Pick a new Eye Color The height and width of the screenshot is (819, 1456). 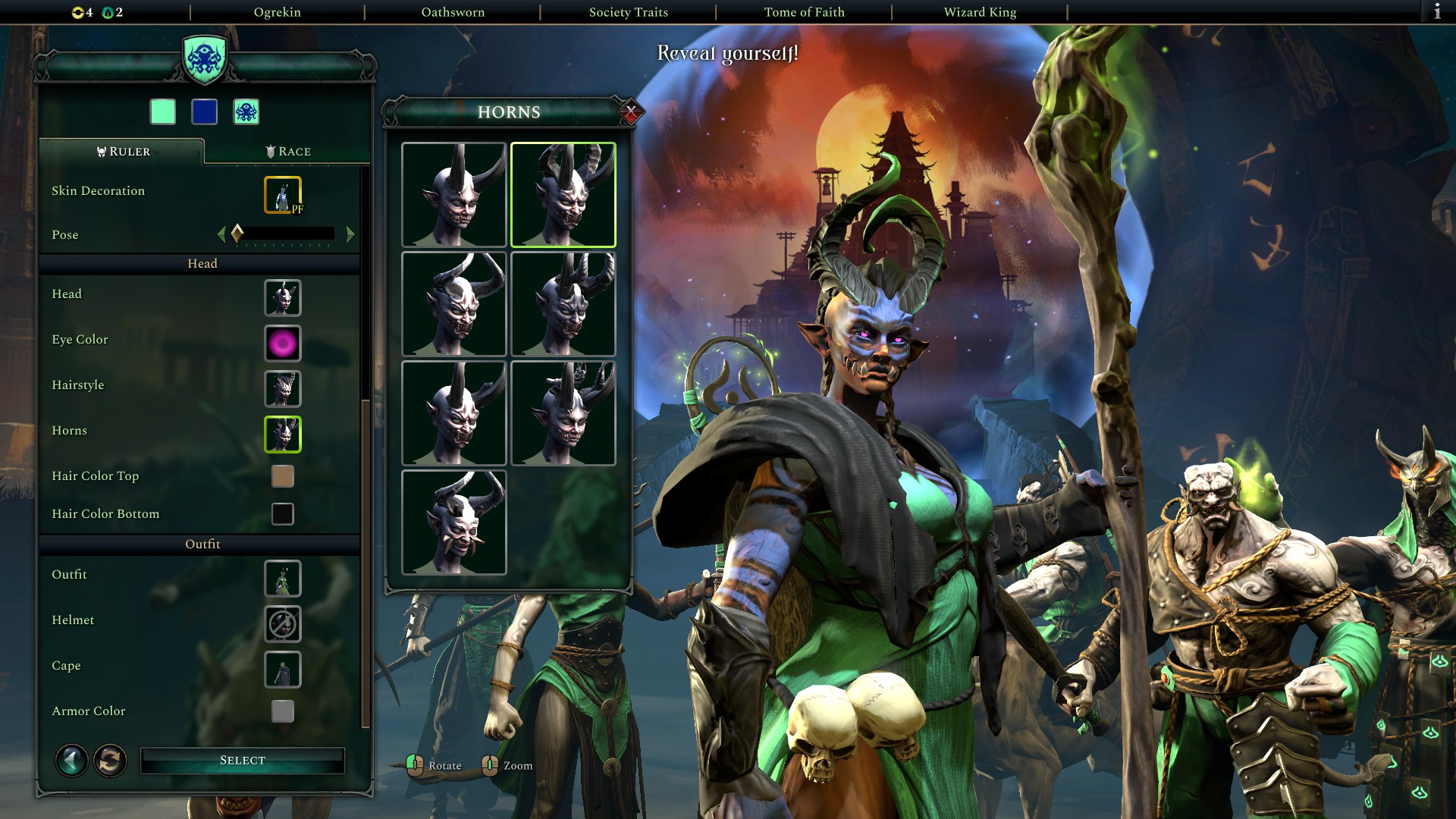click(x=282, y=343)
